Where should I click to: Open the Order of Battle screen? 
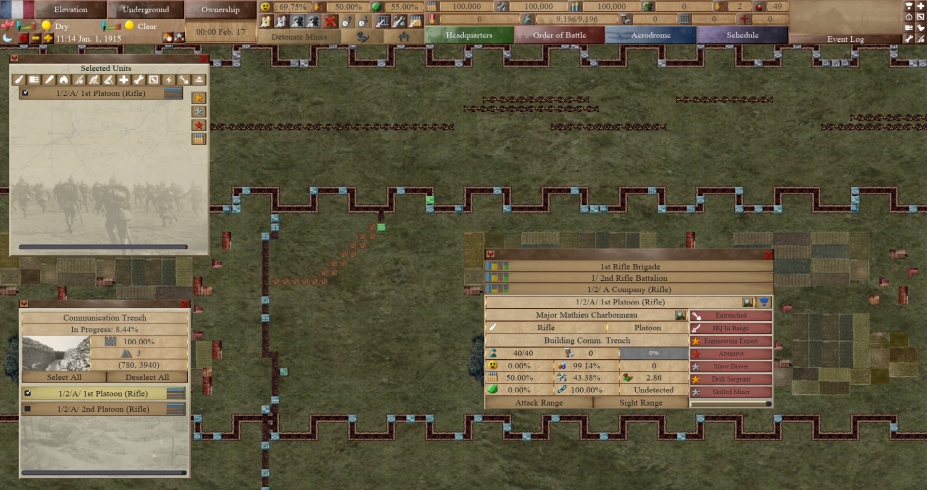[x=560, y=35]
